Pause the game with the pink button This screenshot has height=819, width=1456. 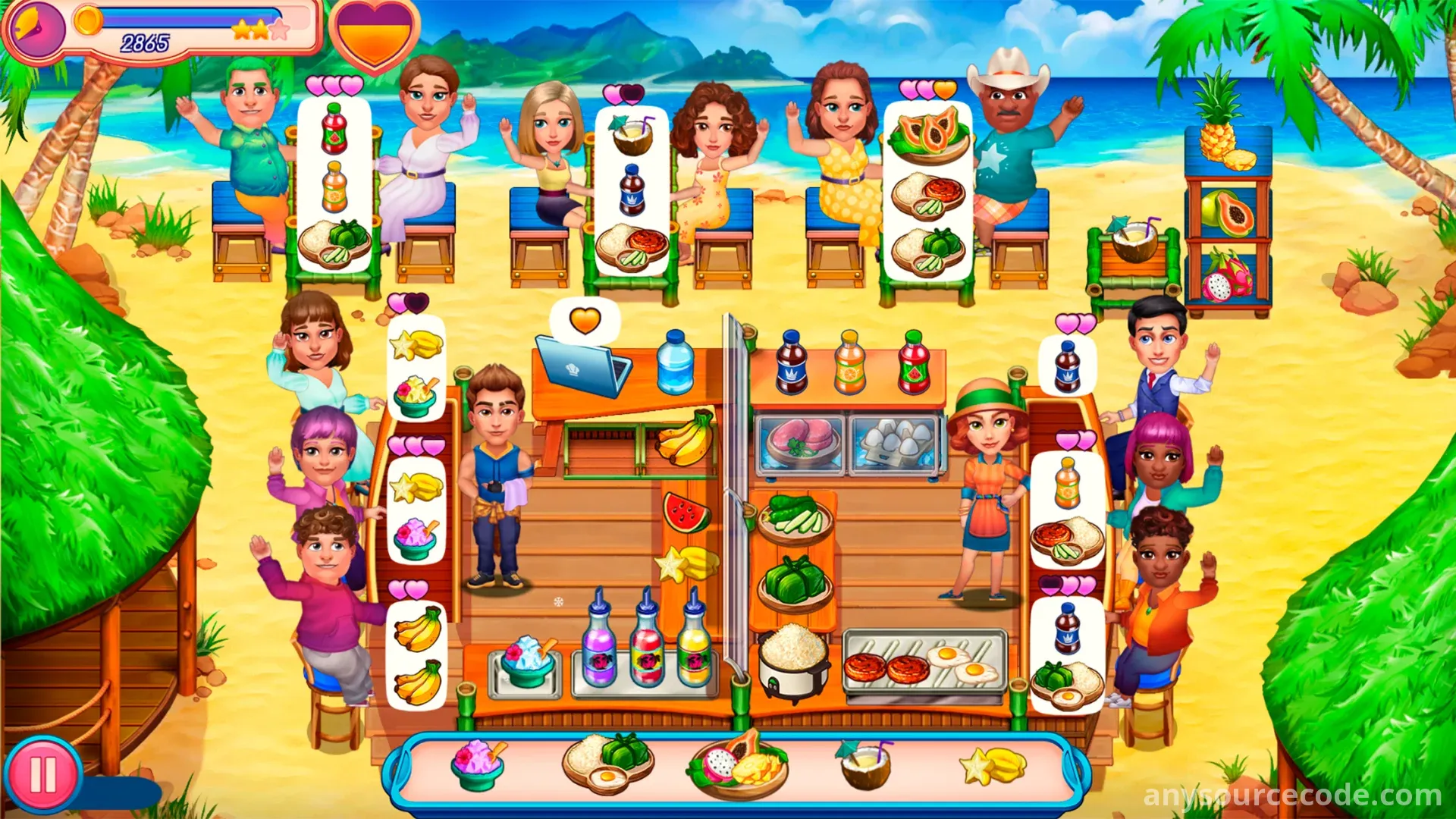tap(42, 776)
